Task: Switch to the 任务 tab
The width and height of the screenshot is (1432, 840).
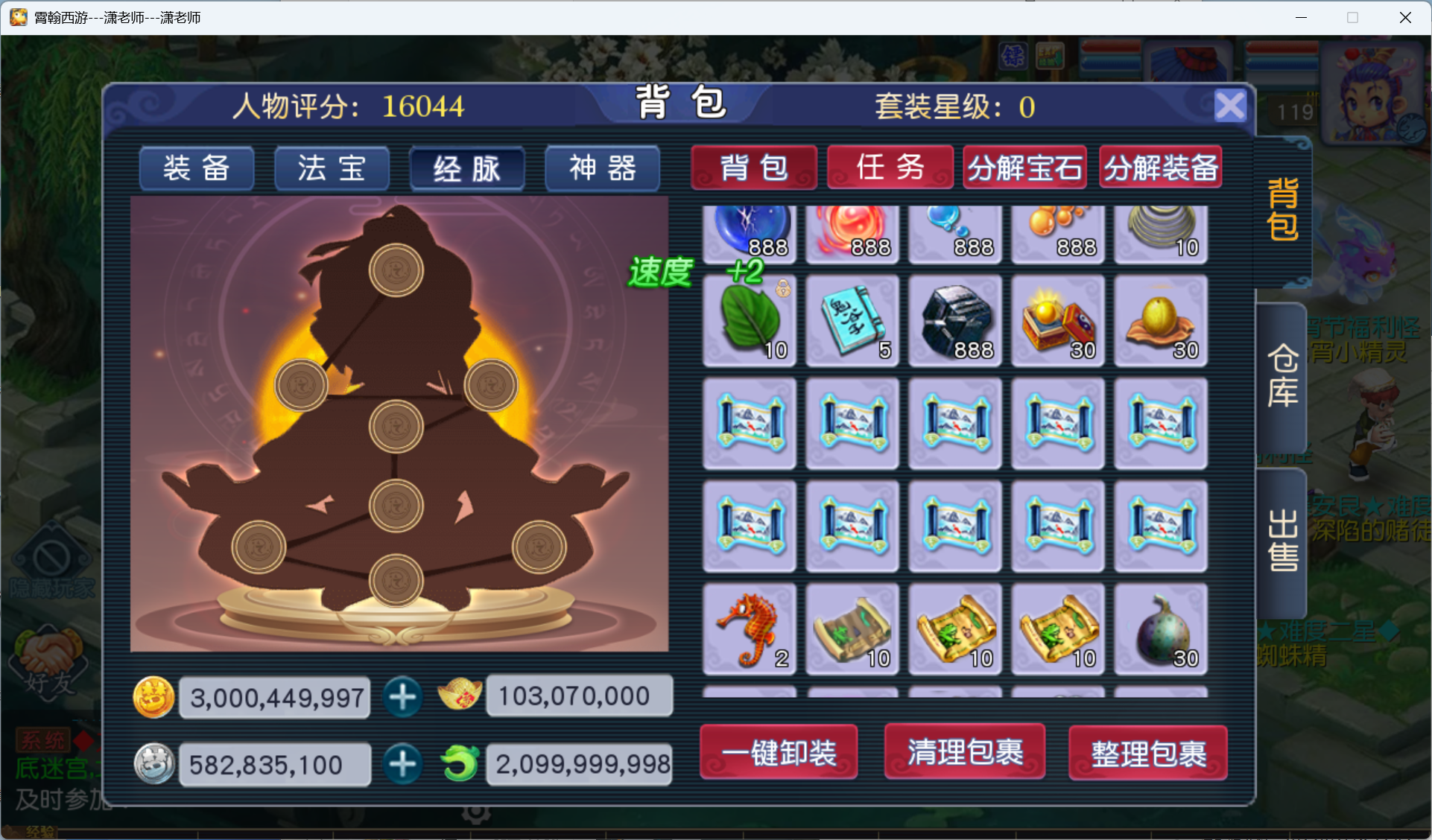Action: 890,167
